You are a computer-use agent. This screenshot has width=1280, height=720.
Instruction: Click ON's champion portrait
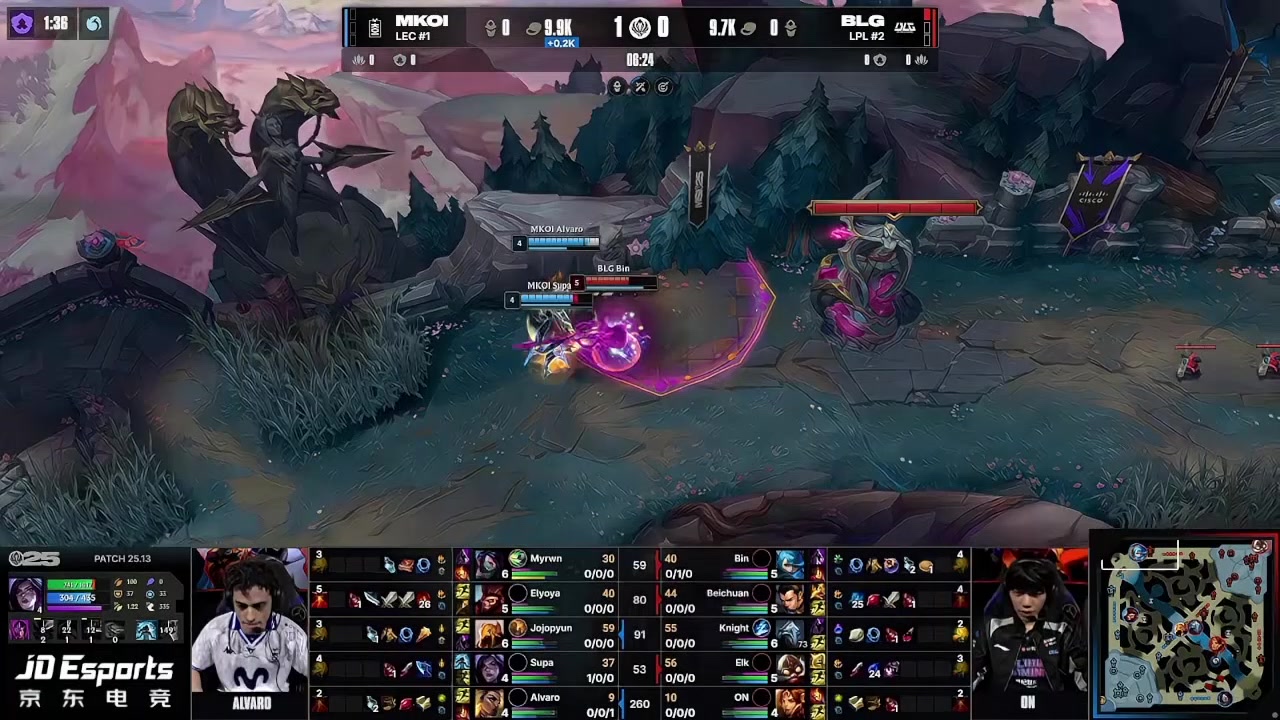(790, 703)
